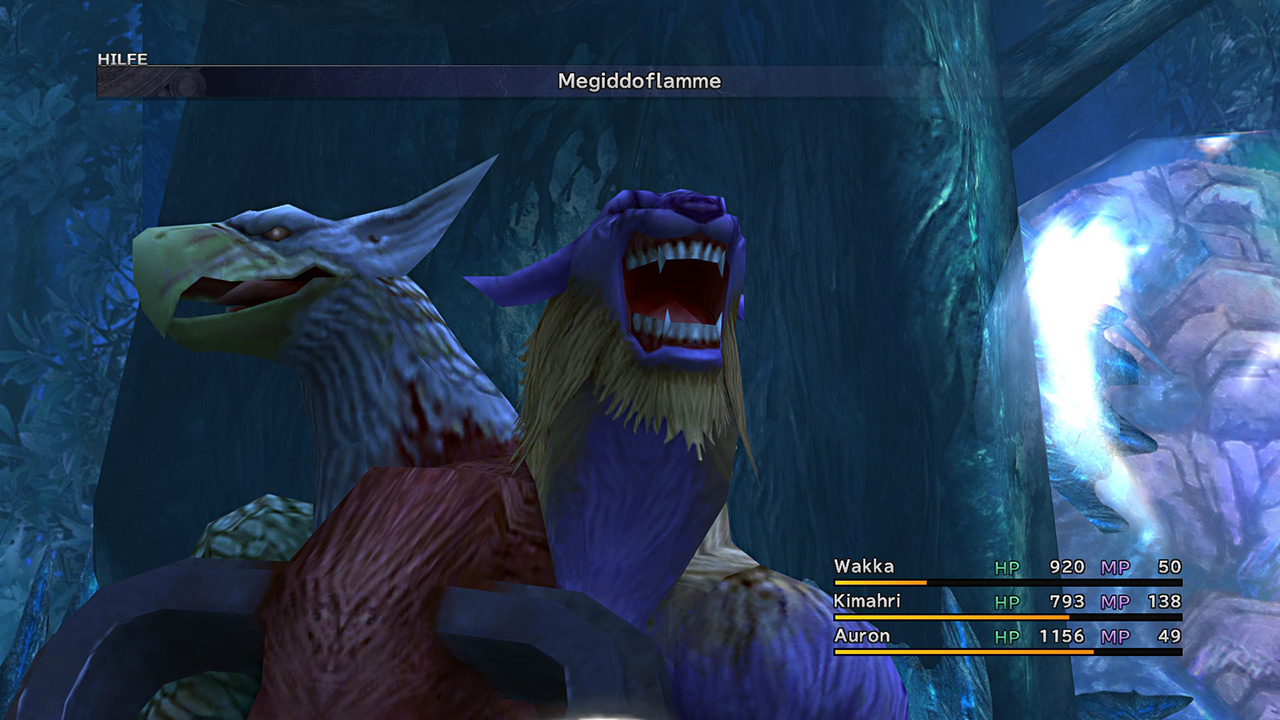The width and height of the screenshot is (1280, 720).
Task: Choose Kimahri's party status row
Action: (x=869, y=602)
